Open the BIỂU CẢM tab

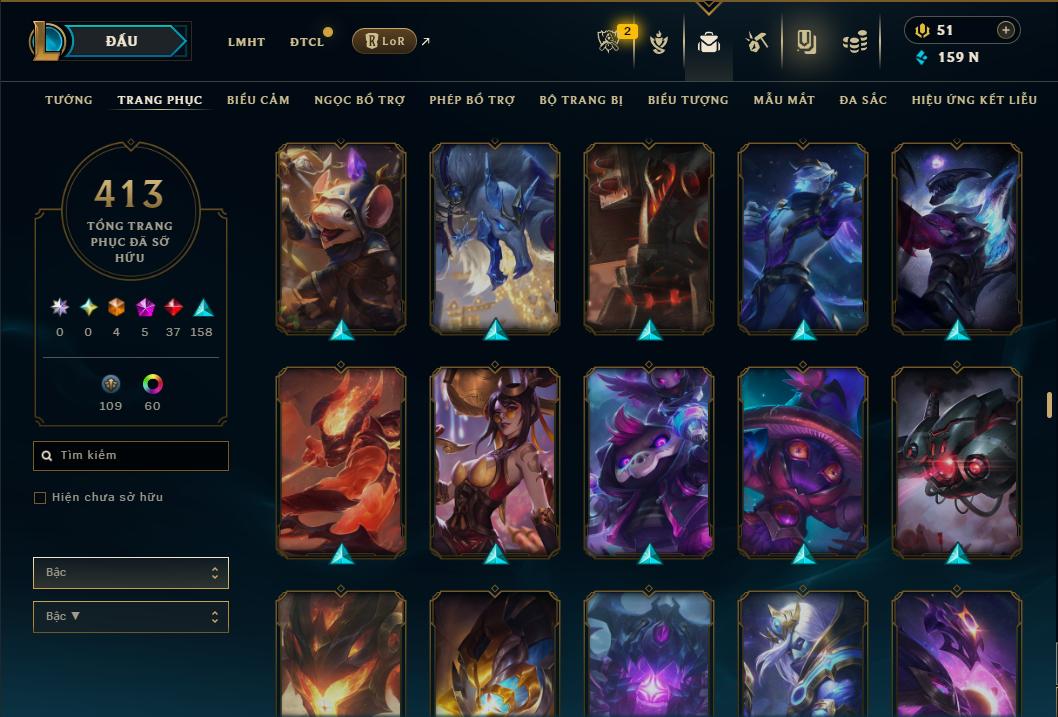click(x=258, y=100)
